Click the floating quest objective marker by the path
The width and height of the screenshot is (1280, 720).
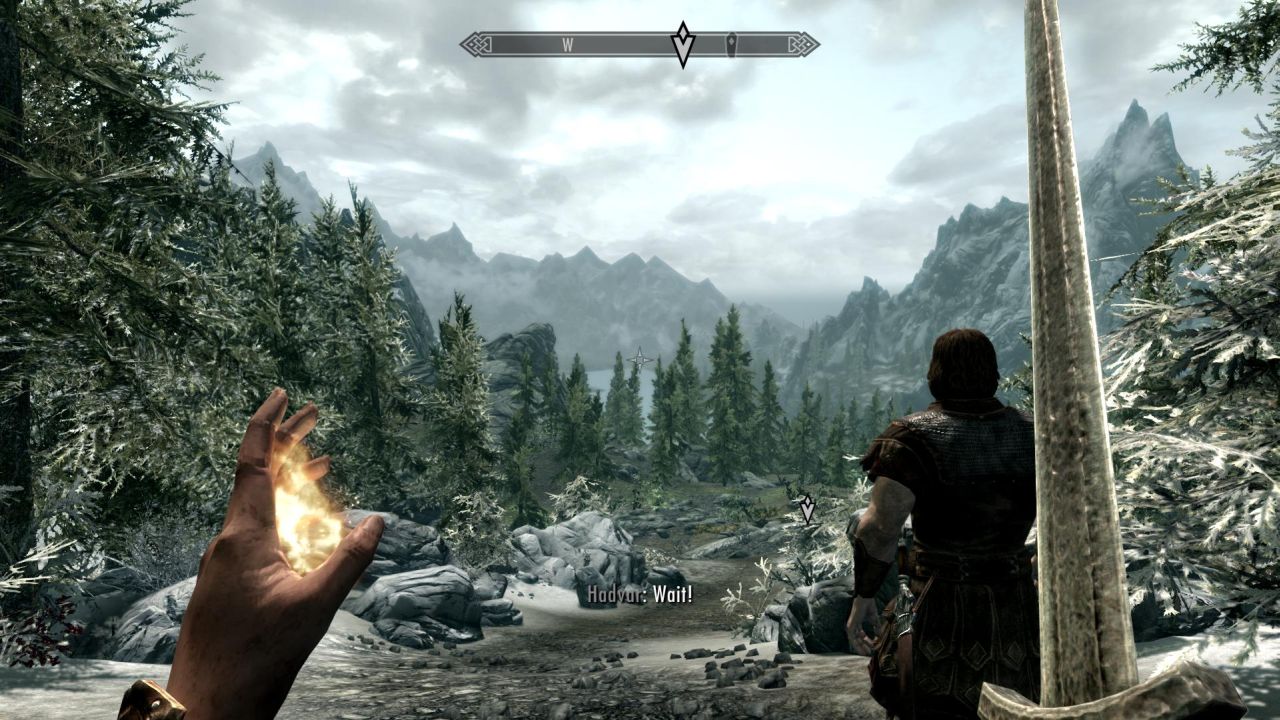click(x=806, y=509)
